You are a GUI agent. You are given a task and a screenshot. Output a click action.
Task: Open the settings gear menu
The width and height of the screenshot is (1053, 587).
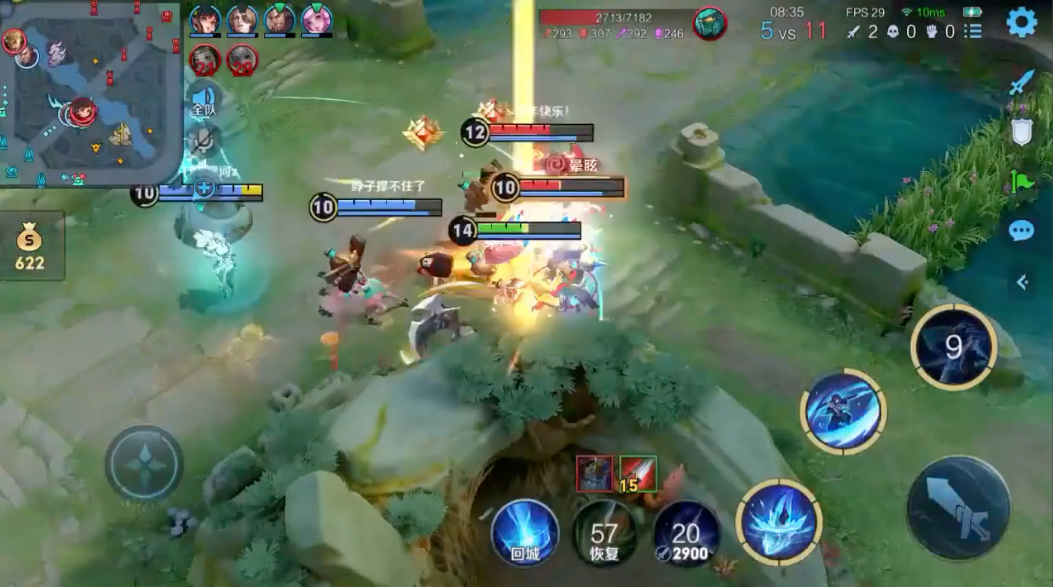click(x=1021, y=22)
